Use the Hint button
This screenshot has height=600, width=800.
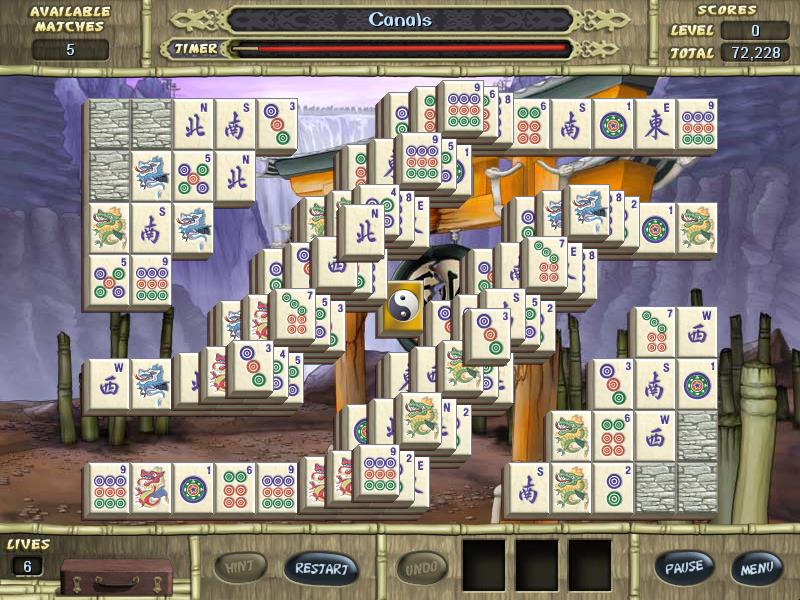[x=240, y=568]
